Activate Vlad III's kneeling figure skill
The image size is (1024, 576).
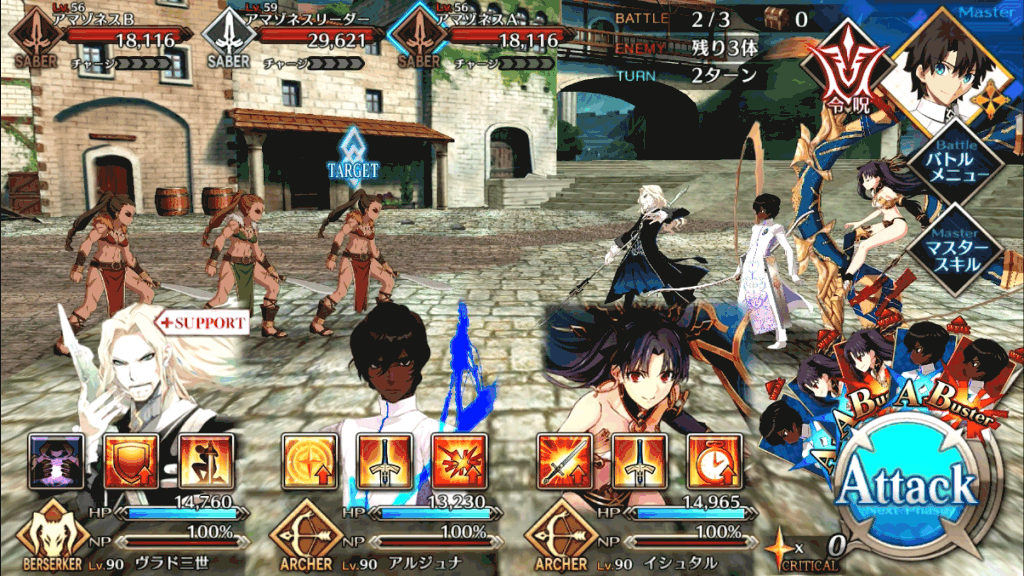(205, 460)
